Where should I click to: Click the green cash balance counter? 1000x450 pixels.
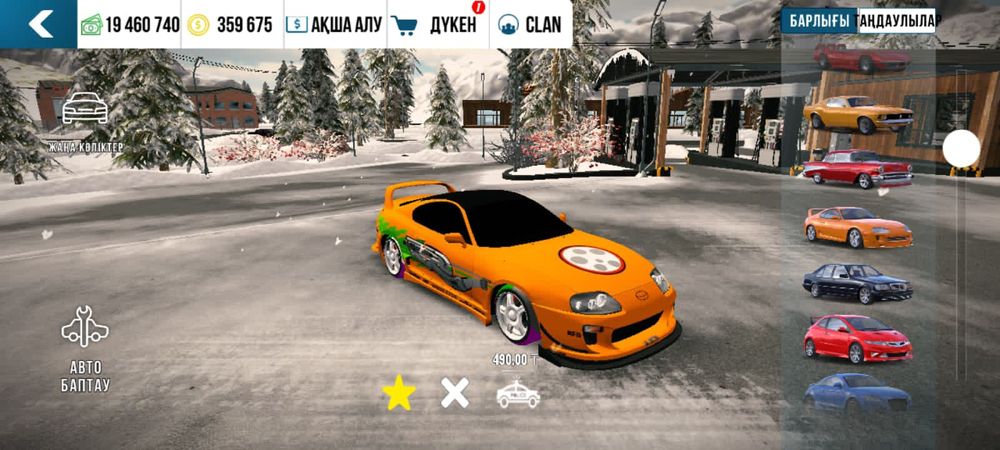[130, 25]
